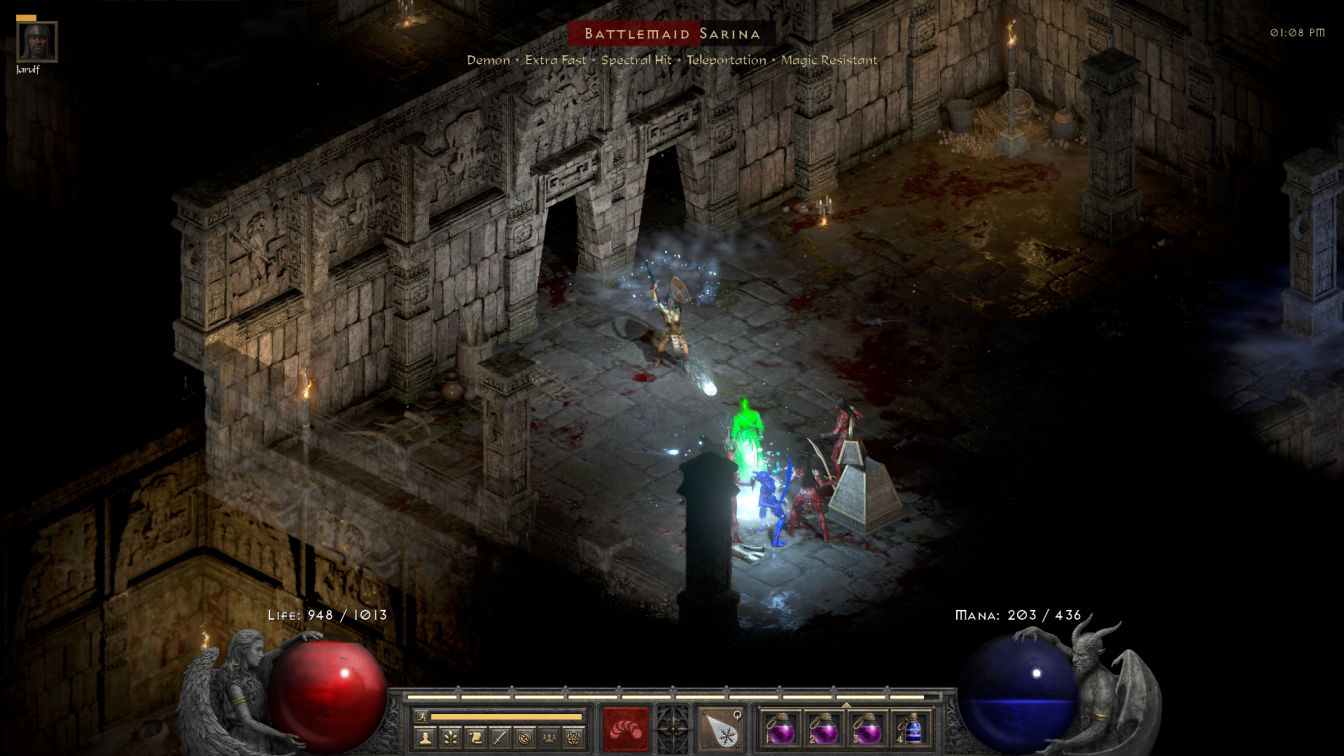Use the purple potion in belt slot 1
This screenshot has width=1344, height=756.
click(x=781, y=728)
